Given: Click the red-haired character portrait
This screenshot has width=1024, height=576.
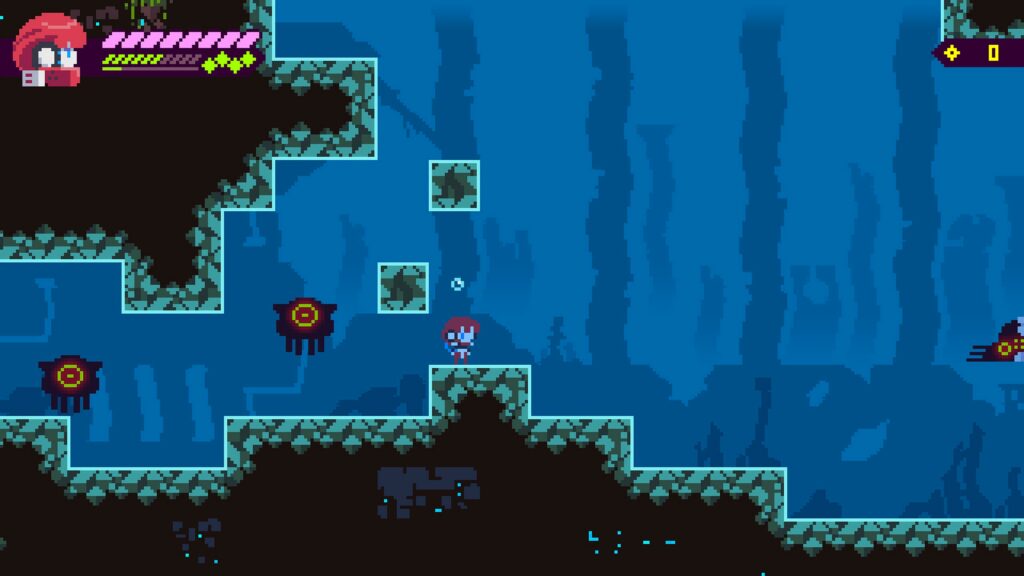Looking at the screenshot, I should point(50,50).
